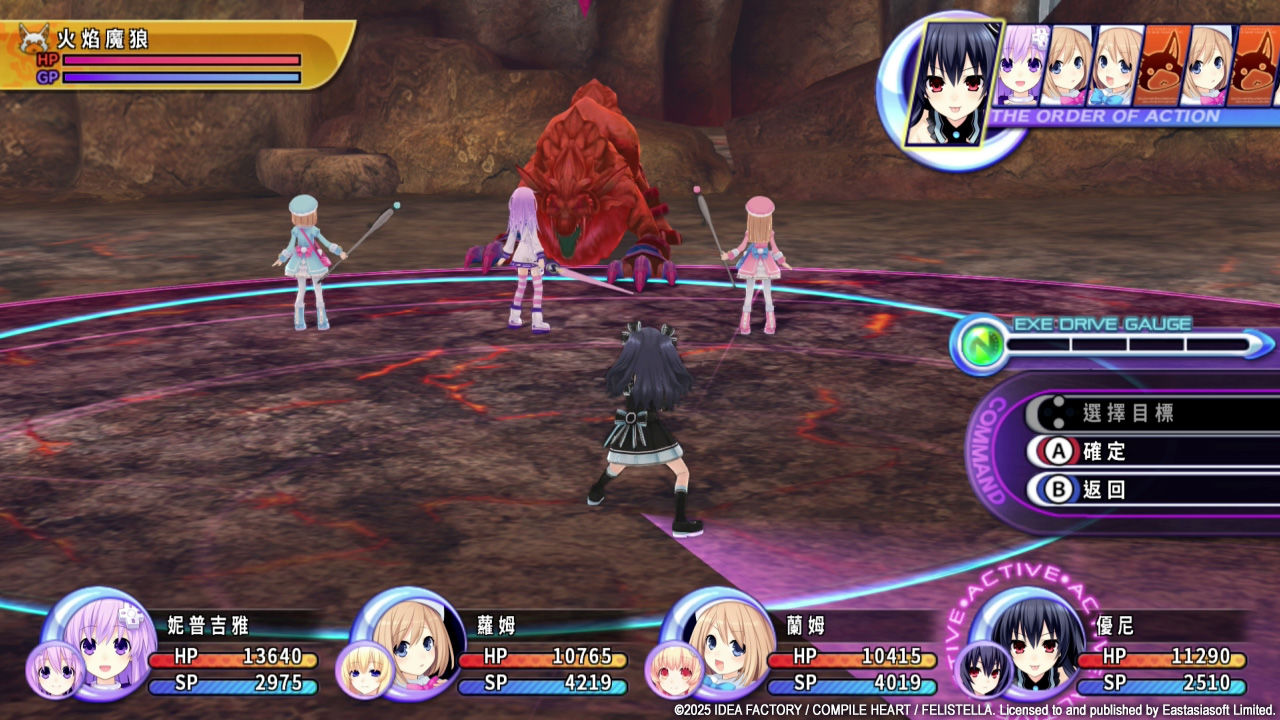
Task: Choose the 確定 confirm command
Action: pyautogui.click(x=1103, y=451)
